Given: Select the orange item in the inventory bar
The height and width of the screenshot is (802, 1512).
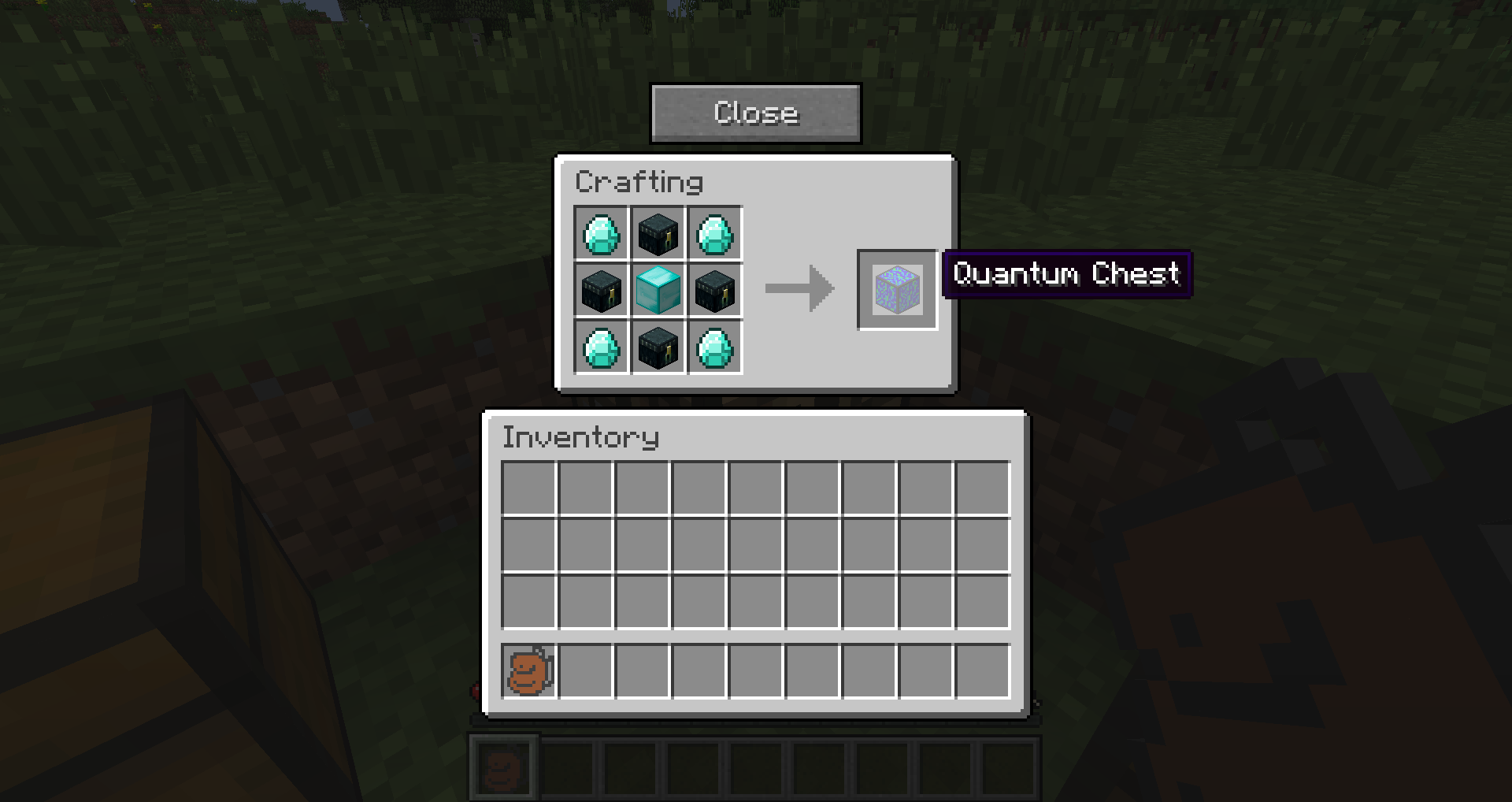Looking at the screenshot, I should [x=528, y=672].
